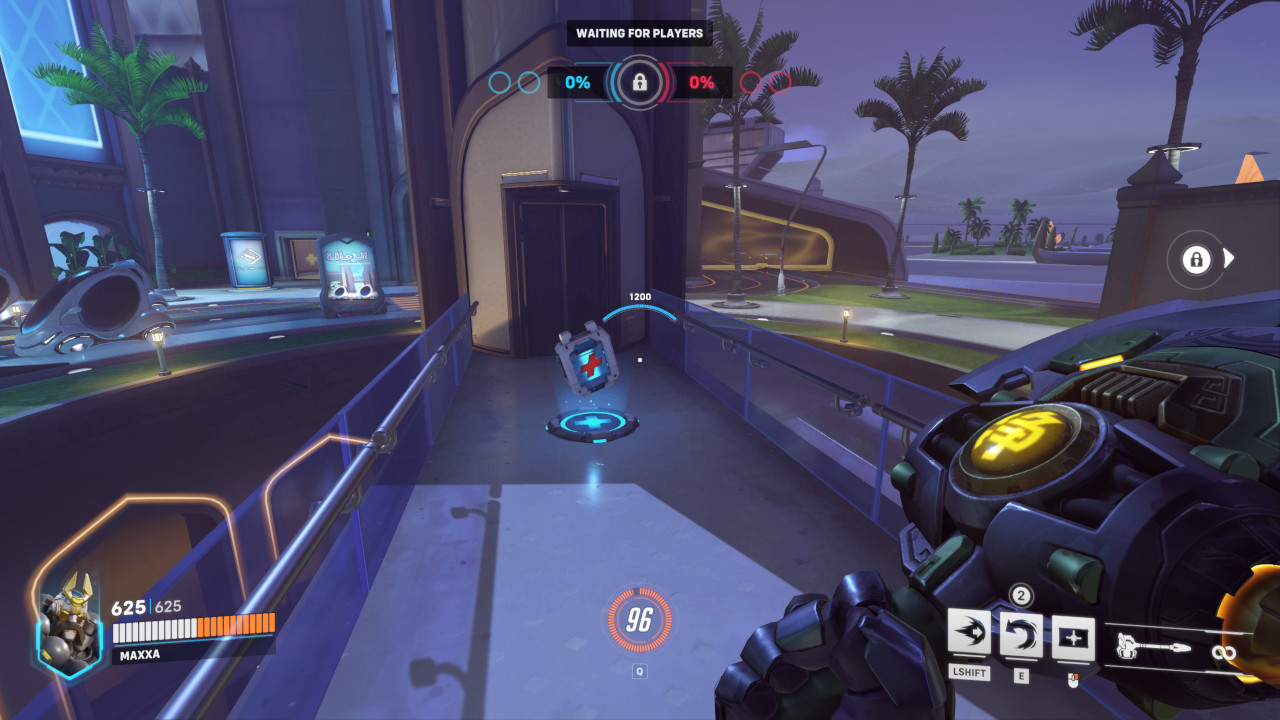Click the lock icon on the objective meter

click(637, 83)
